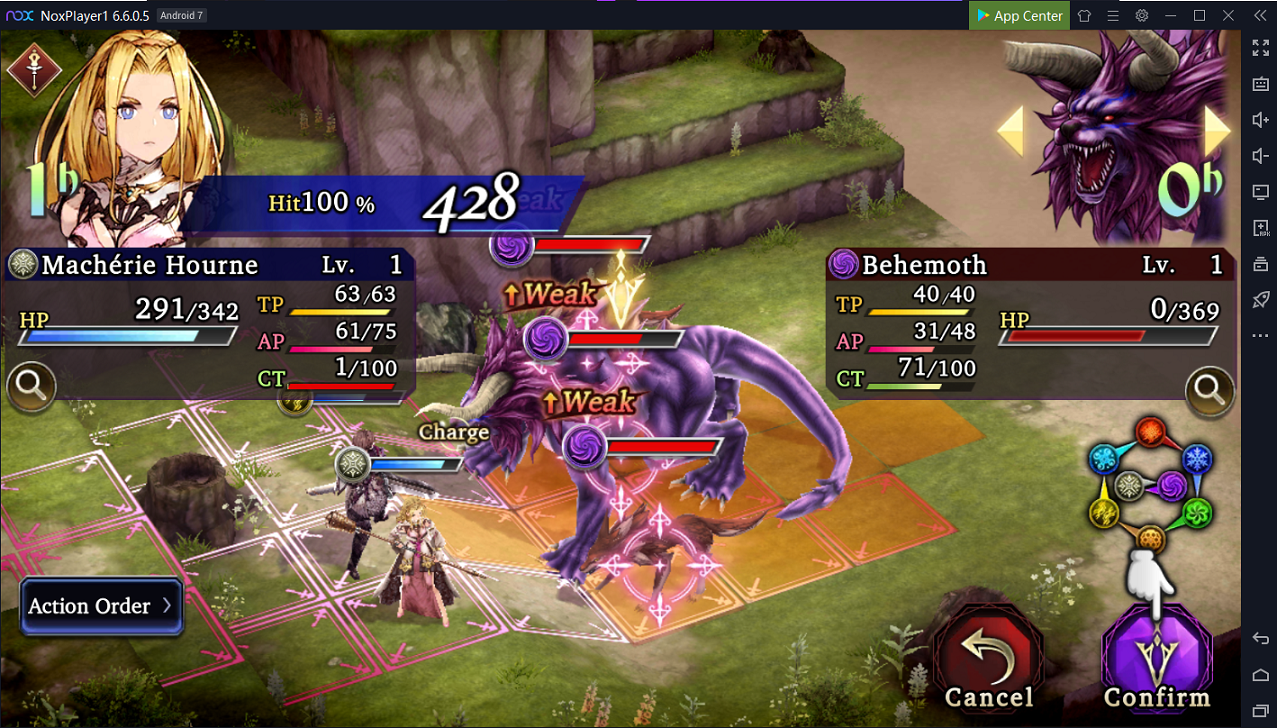
Task: Go back using the emulator back arrow
Action: click(1260, 639)
